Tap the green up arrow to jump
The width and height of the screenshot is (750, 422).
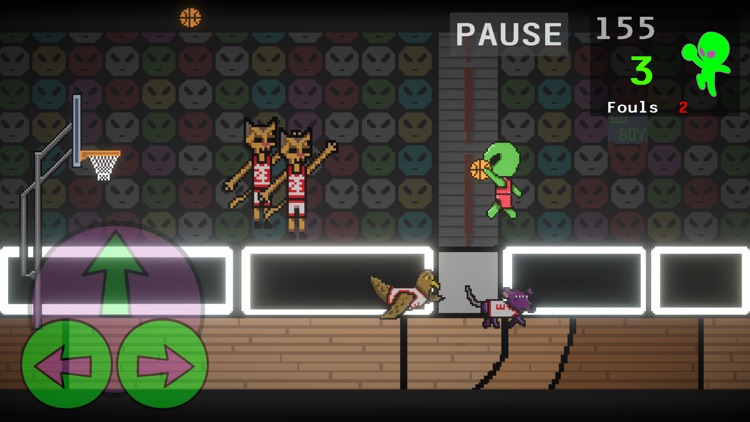(116, 274)
